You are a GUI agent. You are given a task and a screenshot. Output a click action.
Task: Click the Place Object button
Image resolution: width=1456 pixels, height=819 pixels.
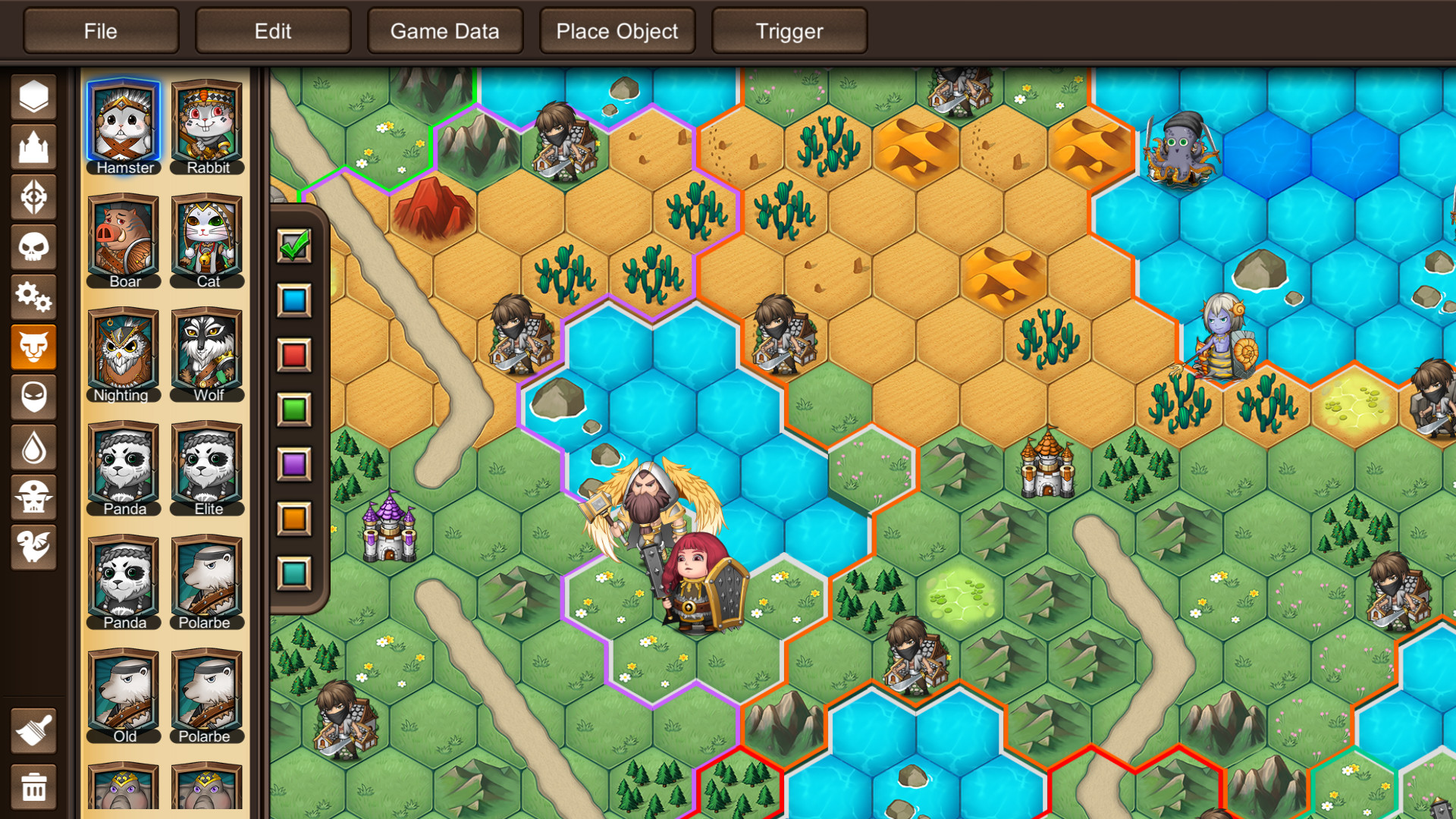click(x=617, y=31)
